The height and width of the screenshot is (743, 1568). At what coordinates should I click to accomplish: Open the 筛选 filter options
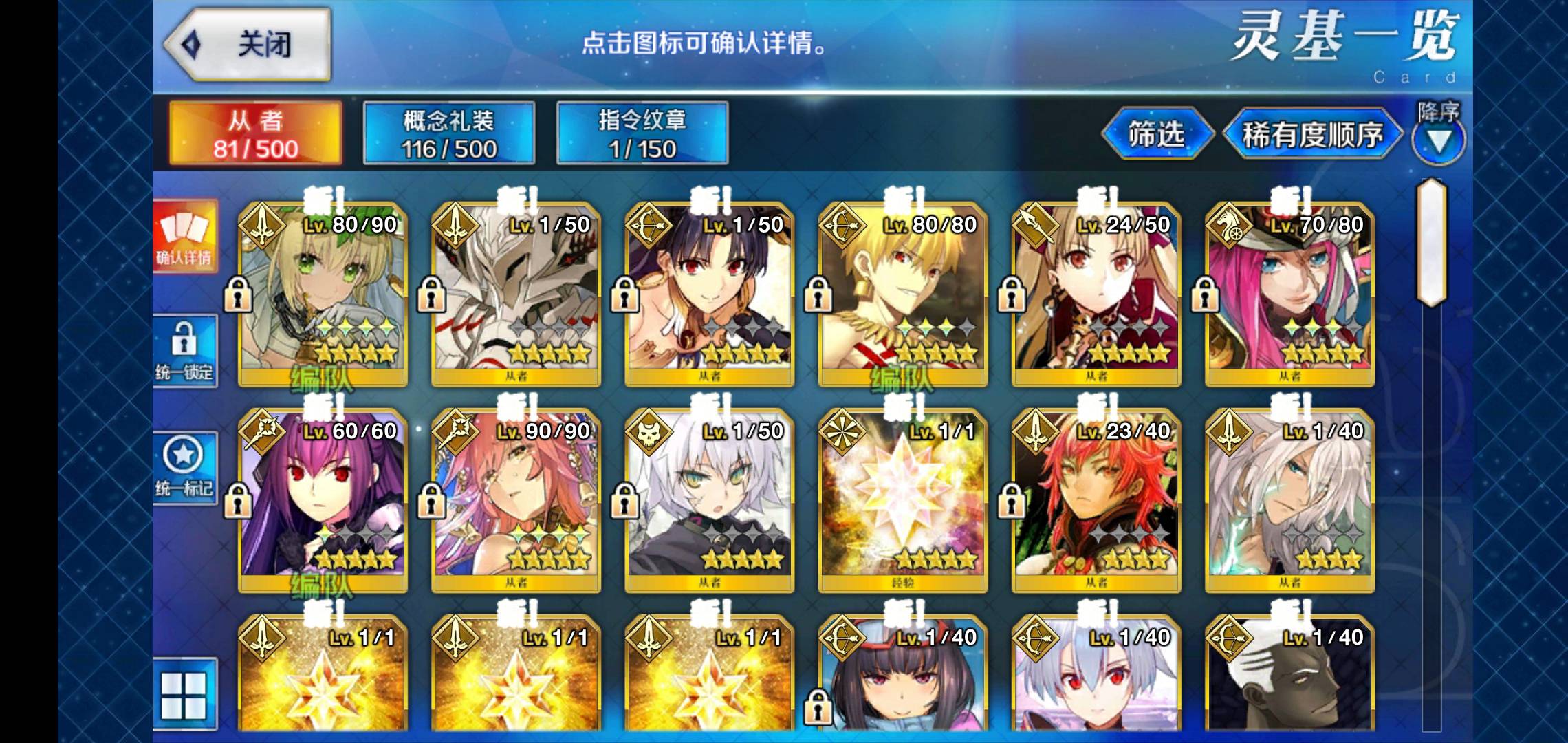(1156, 134)
